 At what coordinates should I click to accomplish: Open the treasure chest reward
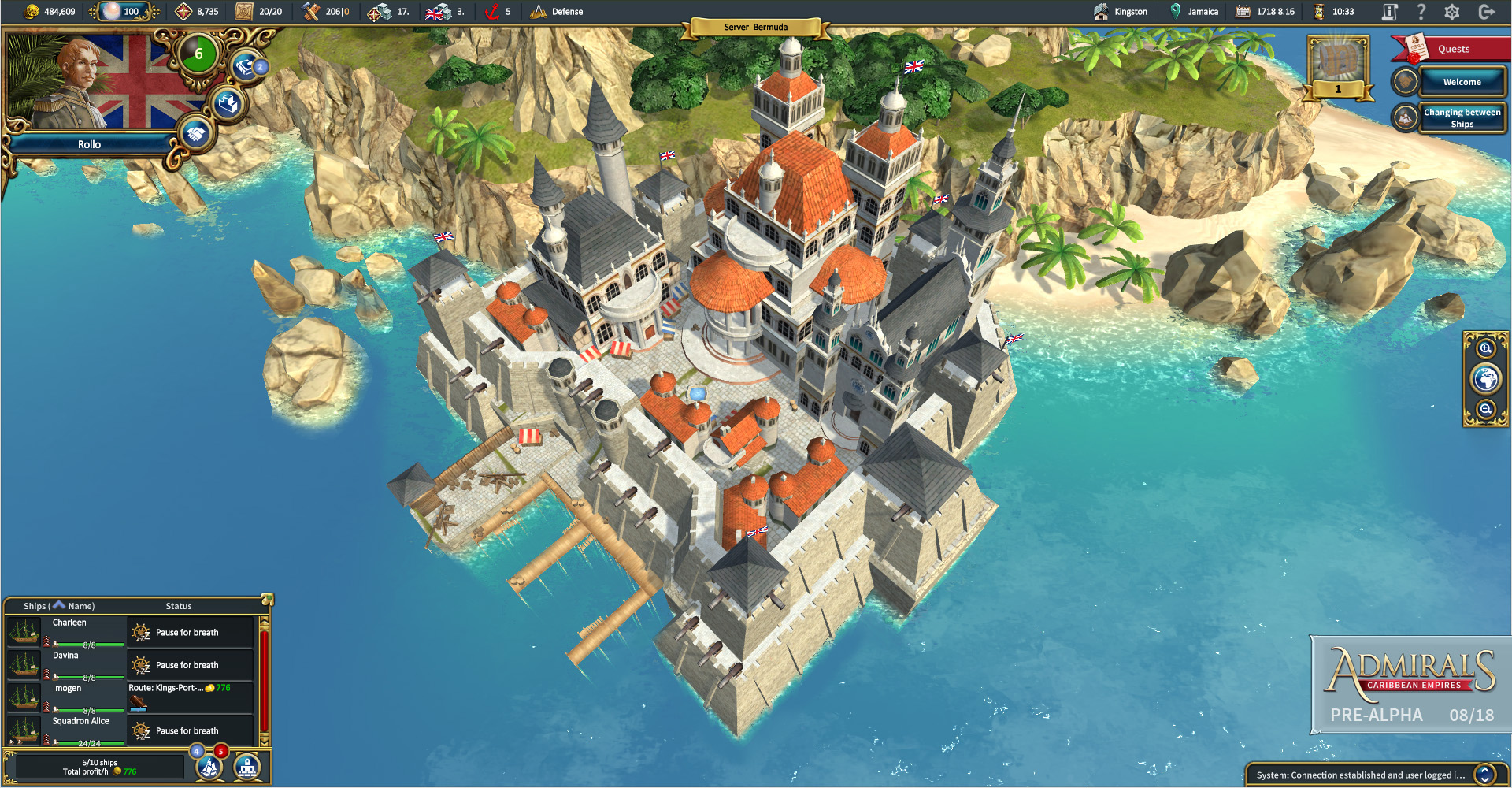click(x=1338, y=63)
